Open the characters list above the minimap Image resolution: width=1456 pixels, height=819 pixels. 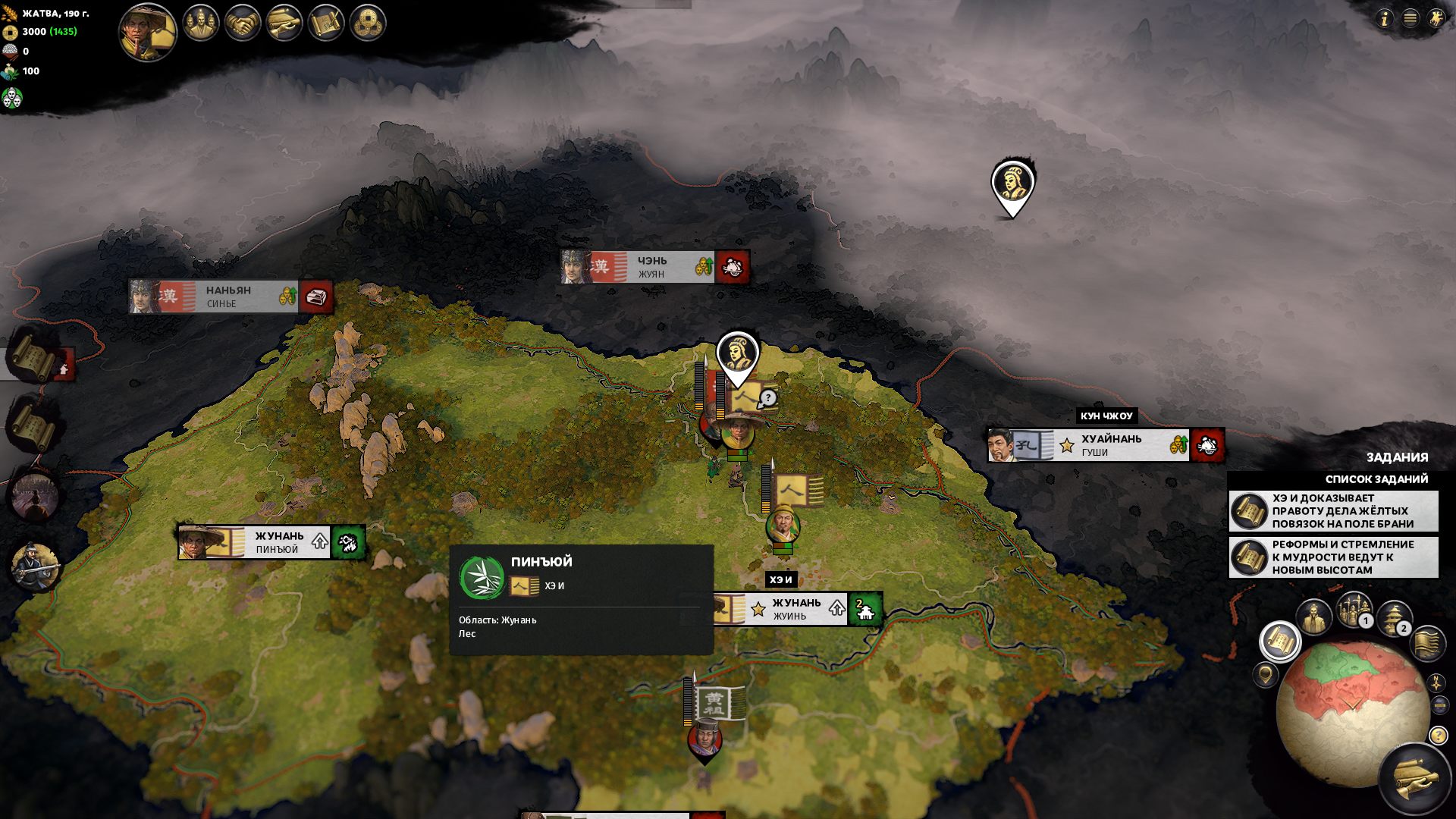coord(1314,617)
